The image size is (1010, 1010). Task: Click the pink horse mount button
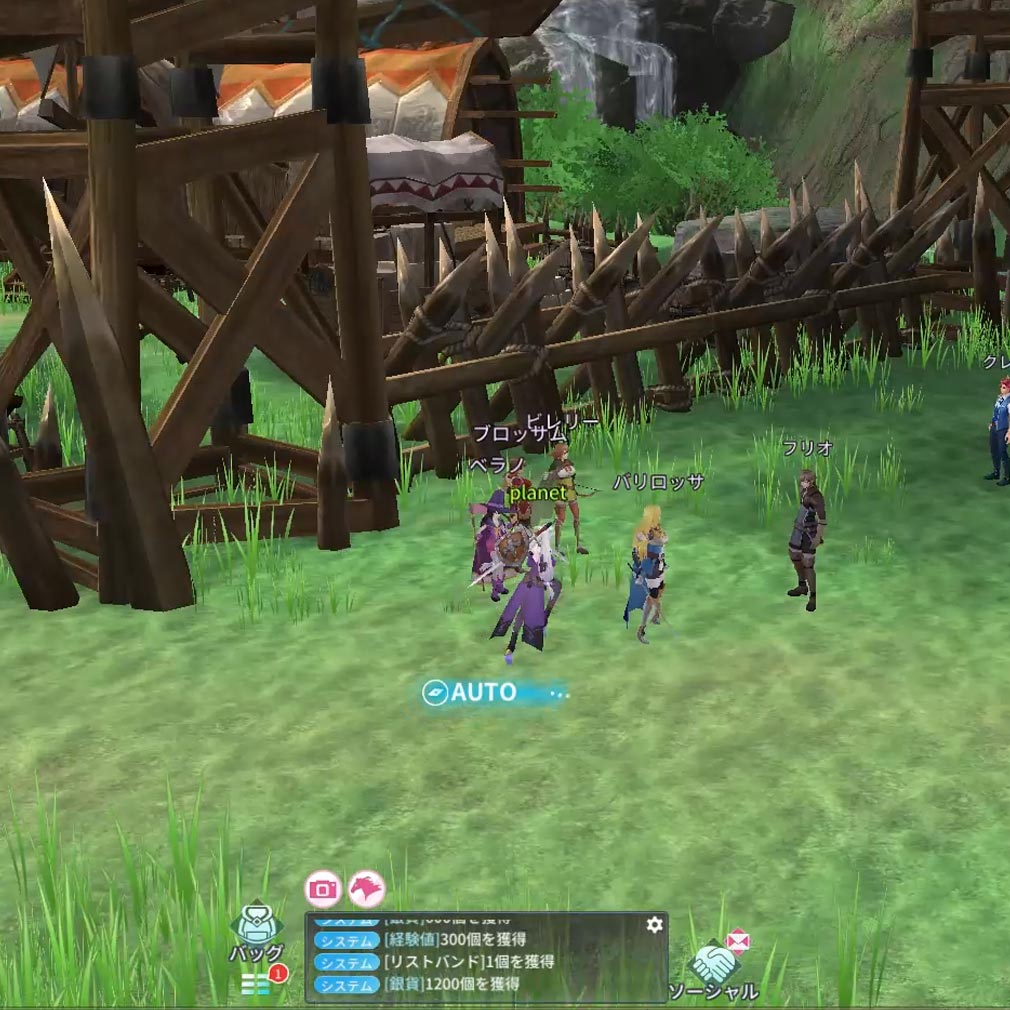[366, 888]
